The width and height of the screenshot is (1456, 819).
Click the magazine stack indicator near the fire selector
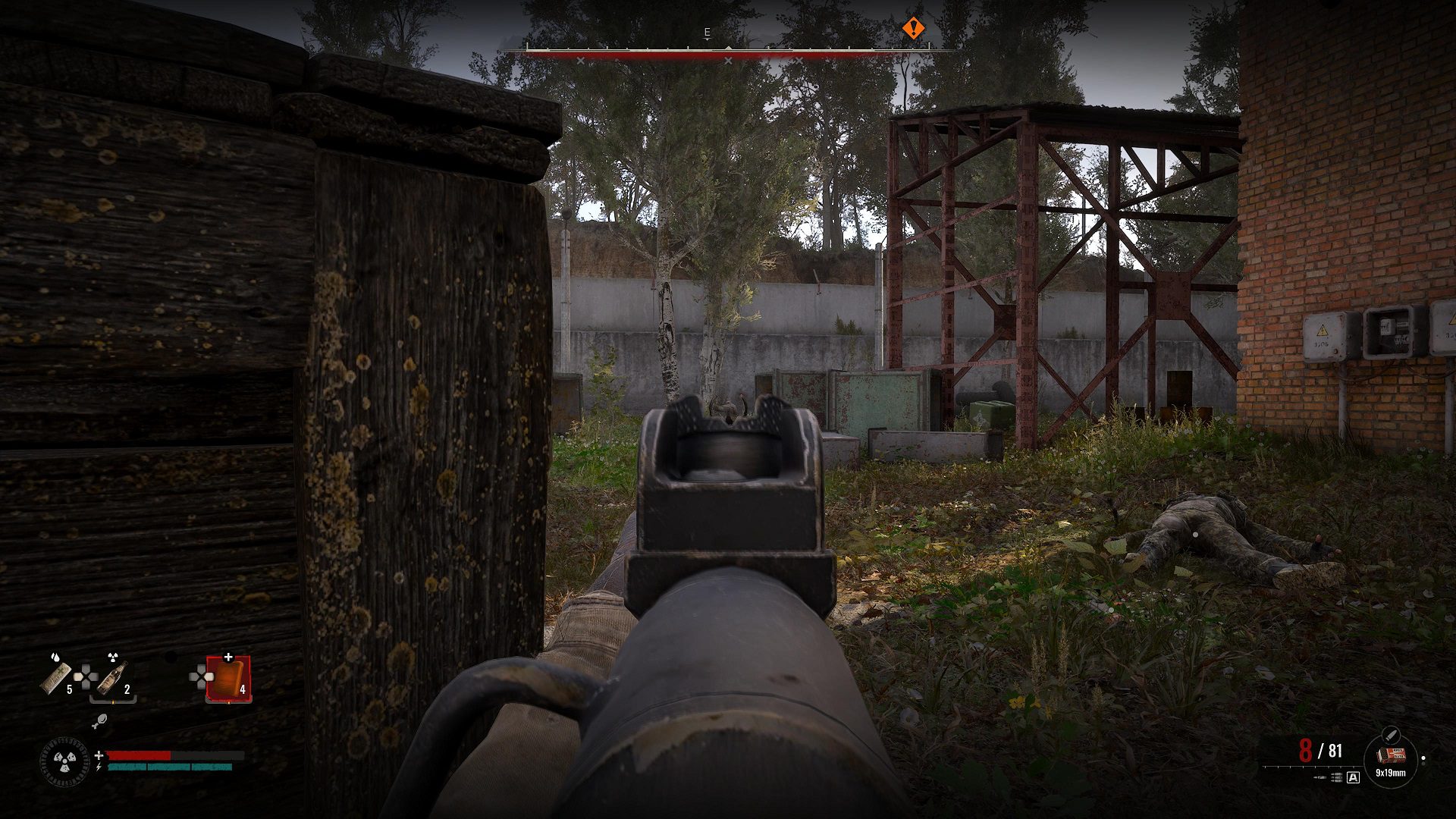pos(1336,776)
